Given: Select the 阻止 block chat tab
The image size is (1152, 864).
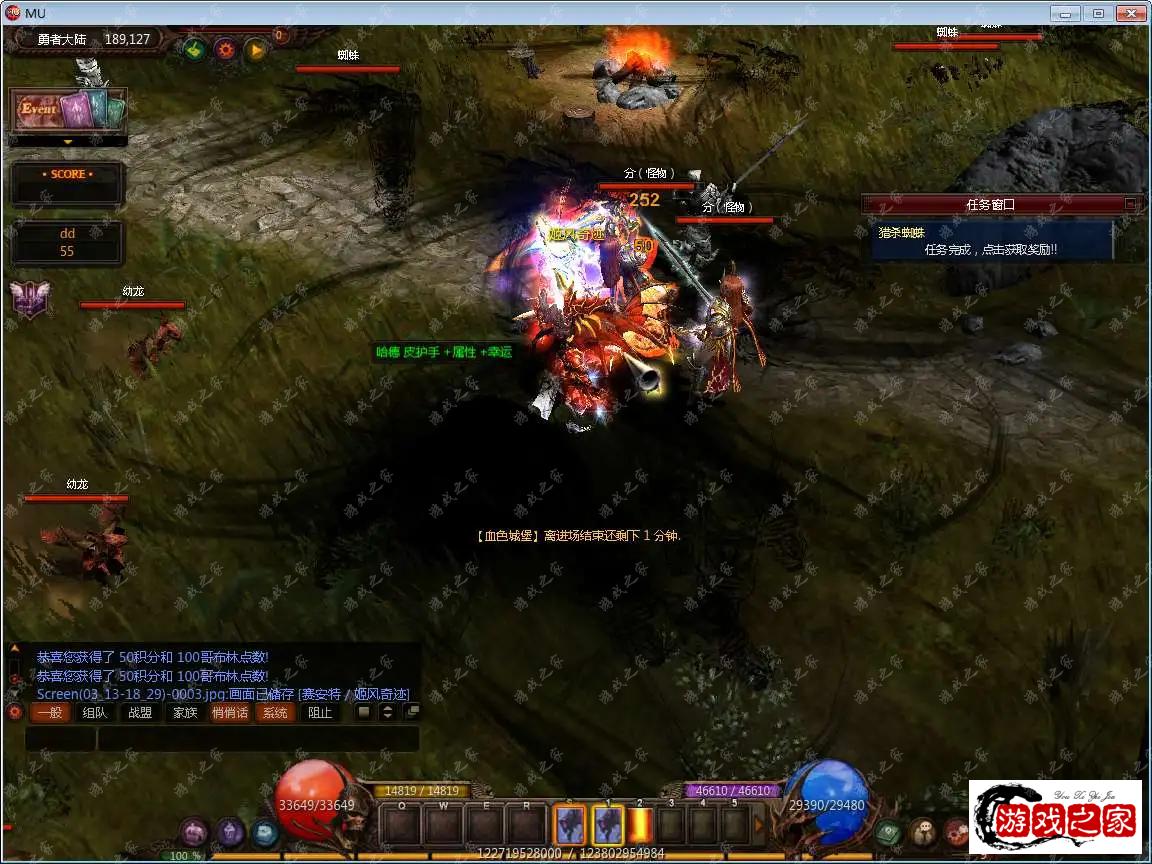Looking at the screenshot, I should (320, 713).
